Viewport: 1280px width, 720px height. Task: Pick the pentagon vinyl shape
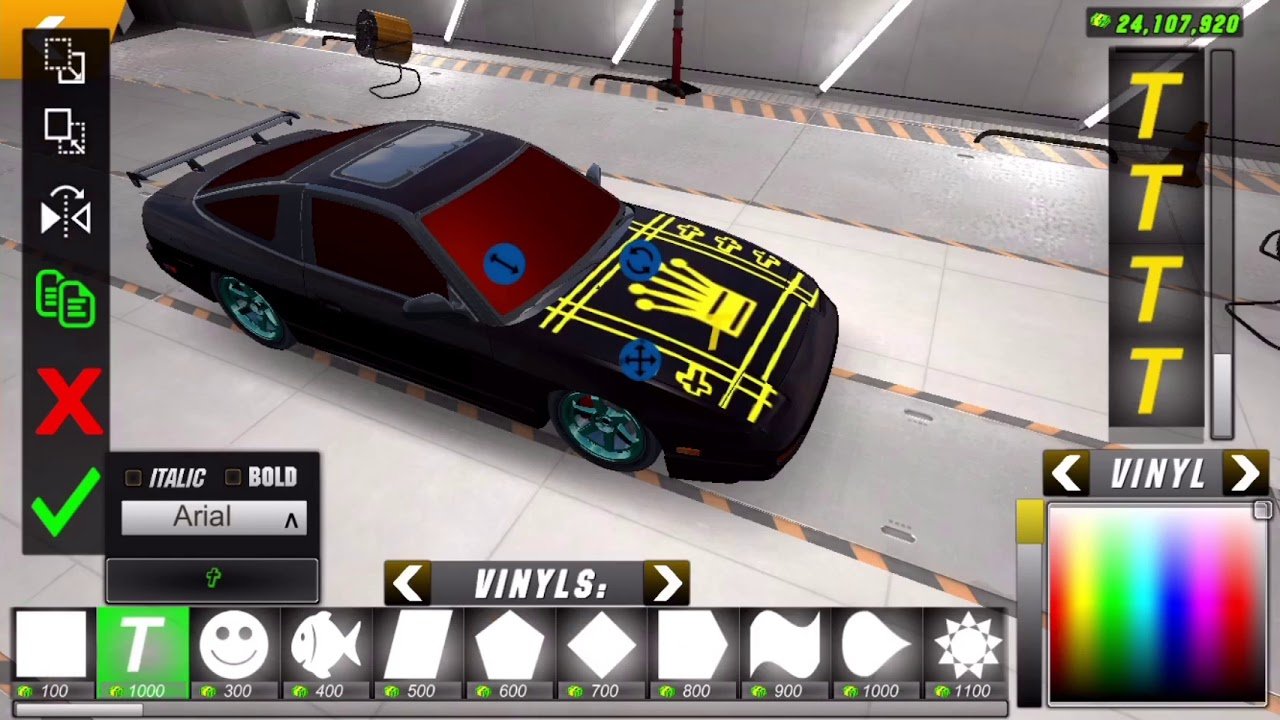click(x=510, y=645)
